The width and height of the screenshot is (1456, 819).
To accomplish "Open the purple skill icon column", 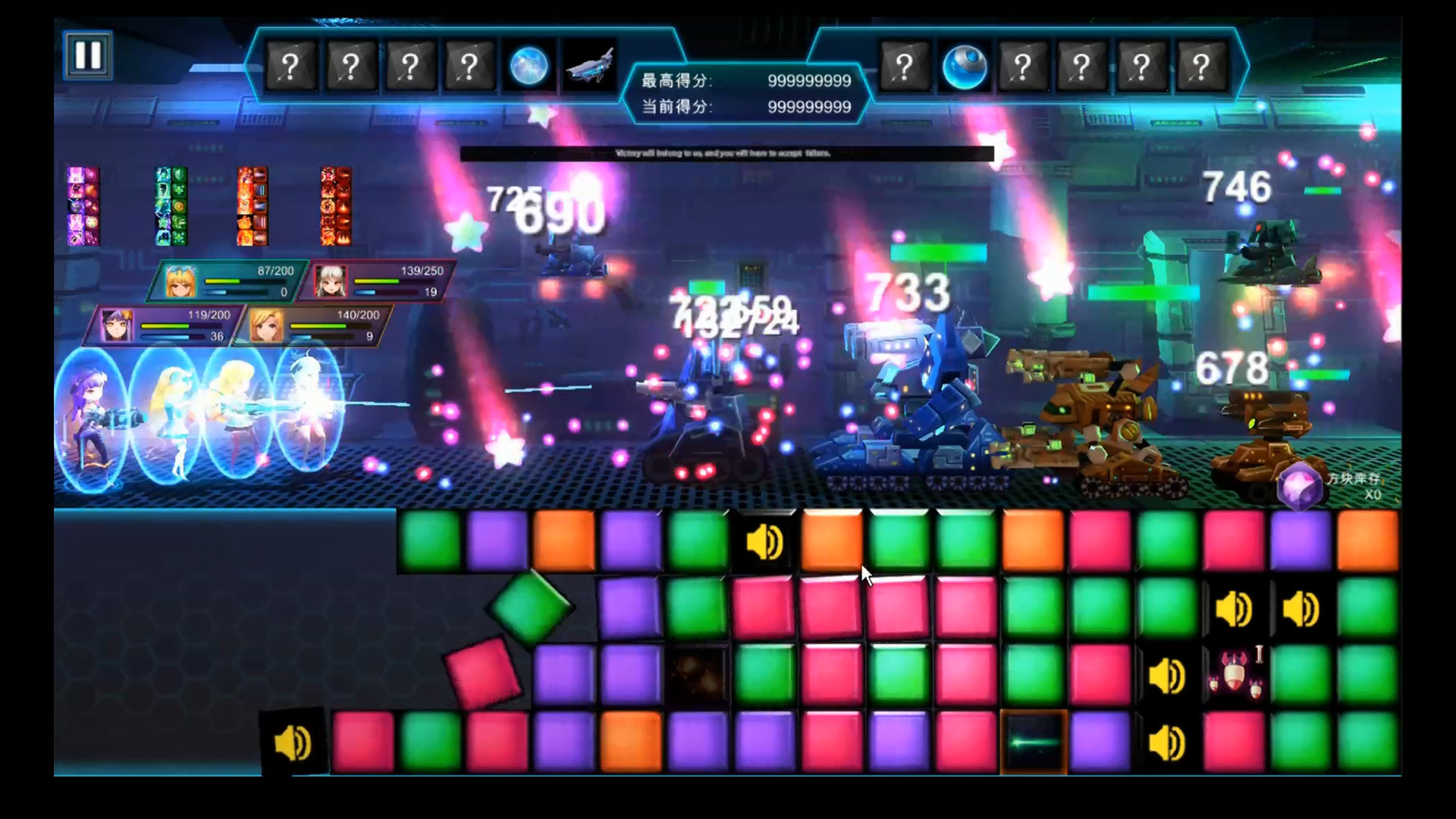I will [x=83, y=206].
